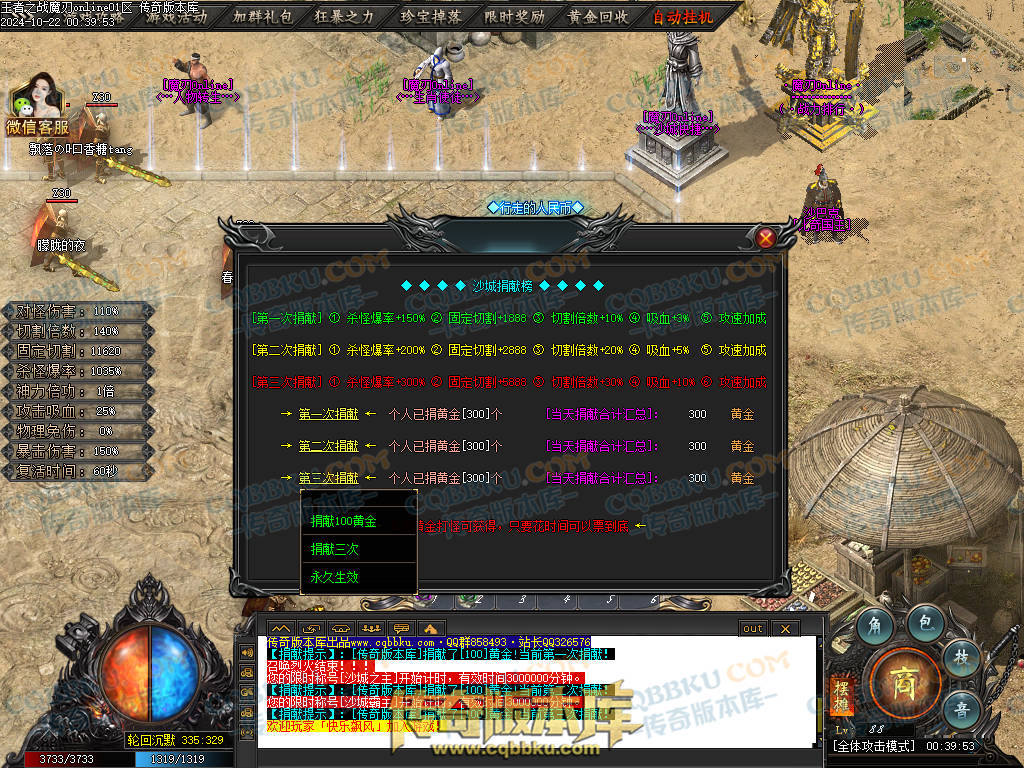This screenshot has width=1024, height=768.
Task: Open the 限时奖励 timed rewards menu
Action: (515, 16)
